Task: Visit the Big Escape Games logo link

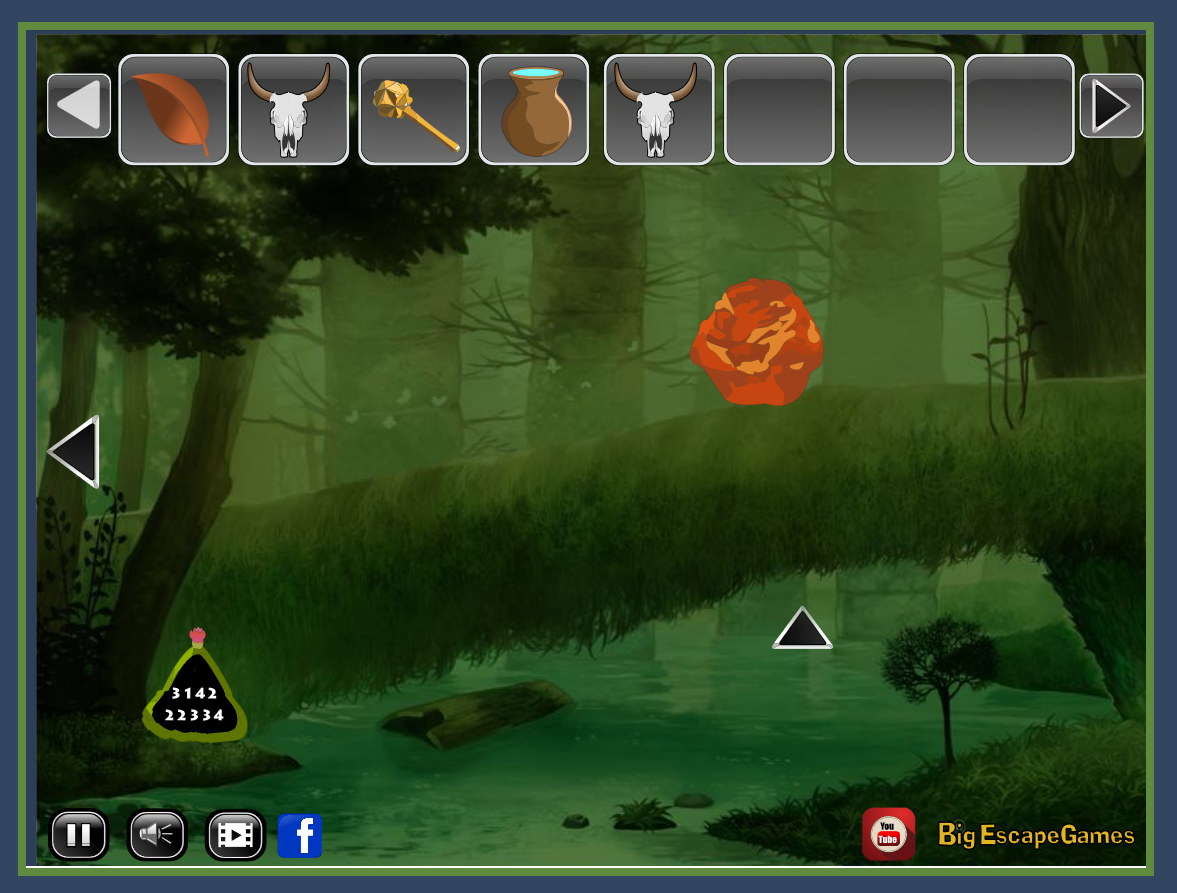Action: [1036, 835]
